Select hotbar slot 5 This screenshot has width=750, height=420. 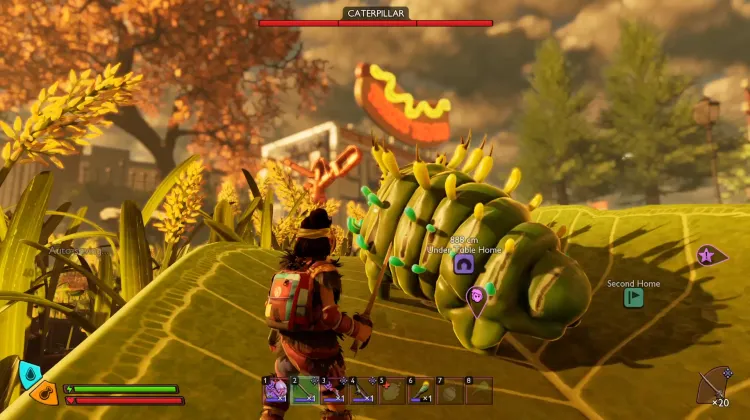click(391, 391)
